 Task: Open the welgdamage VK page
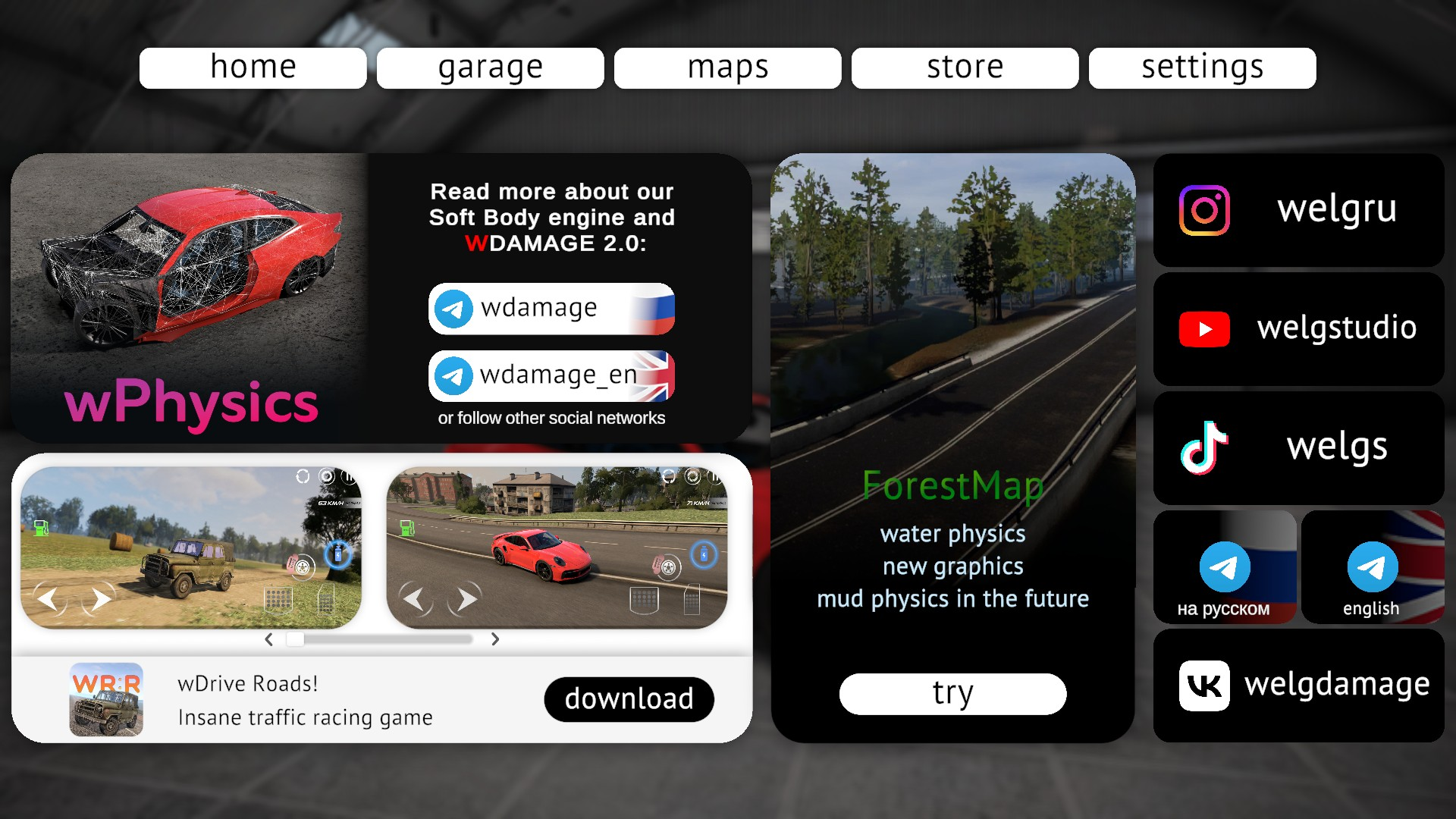coord(1298,686)
